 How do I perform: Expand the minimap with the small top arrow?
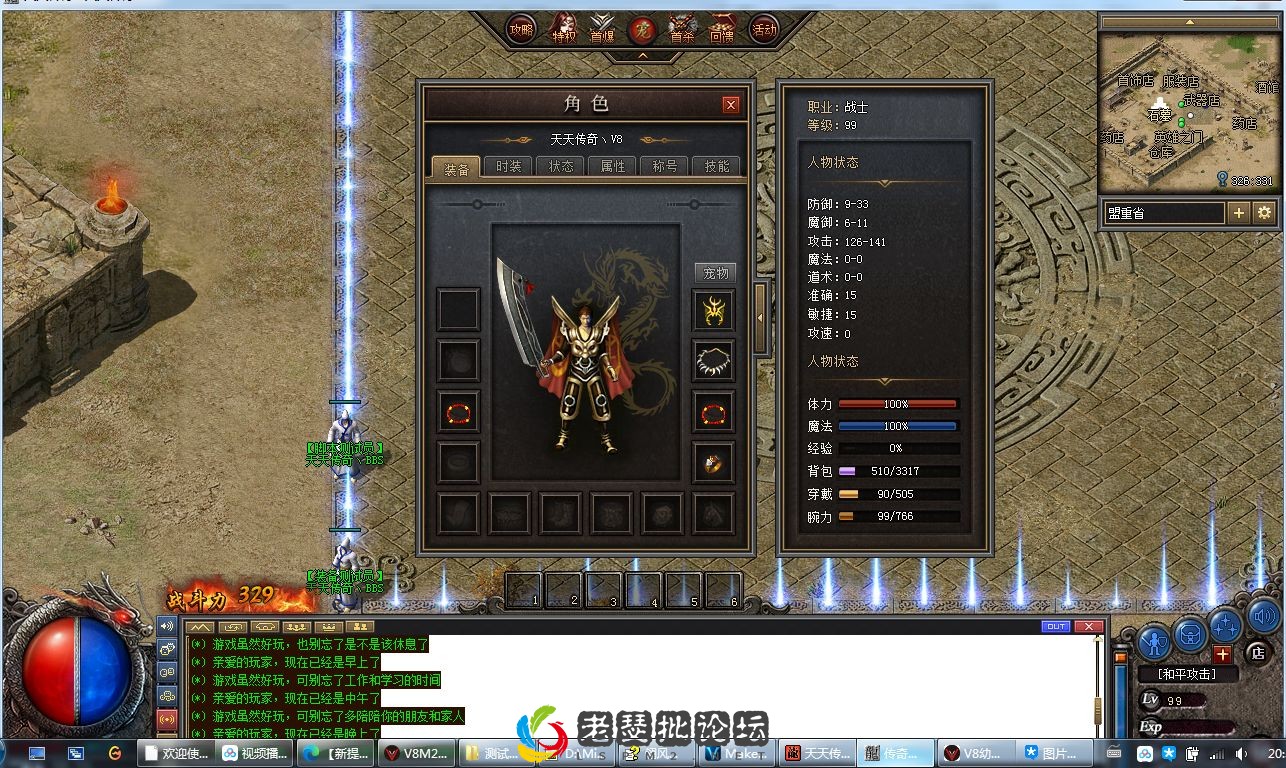[x=1190, y=21]
